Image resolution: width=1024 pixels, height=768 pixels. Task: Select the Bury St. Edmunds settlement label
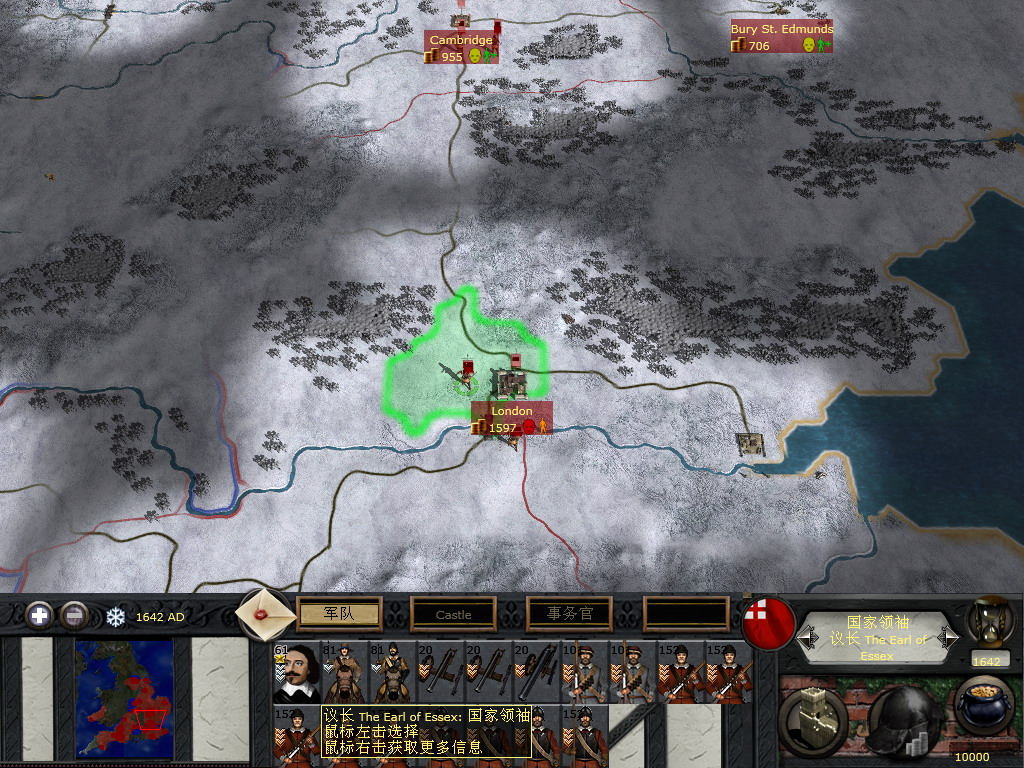click(781, 30)
